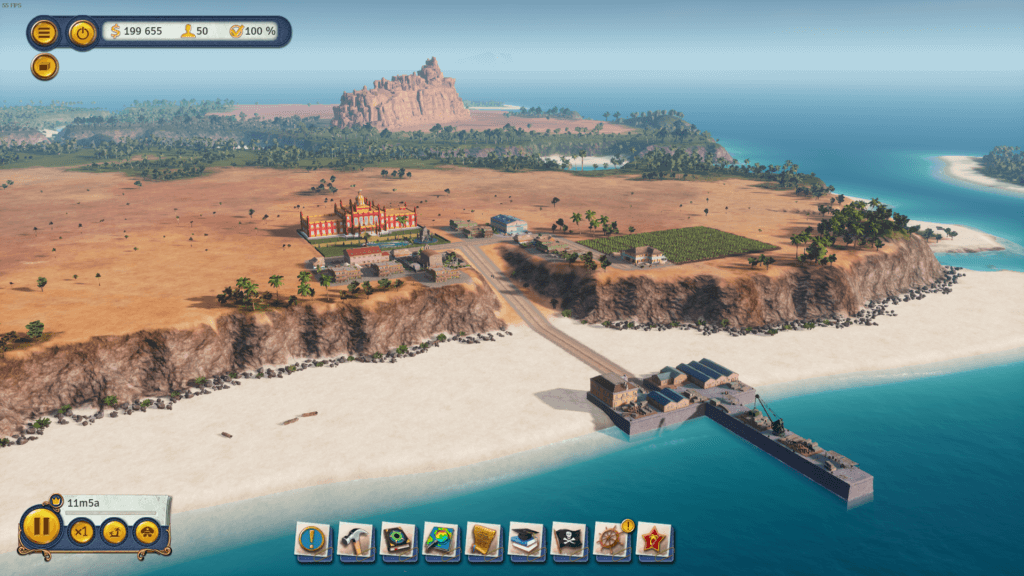1024x576 pixels.
Task: Click the round cap-and-sunglasses button
Action: click(x=147, y=531)
